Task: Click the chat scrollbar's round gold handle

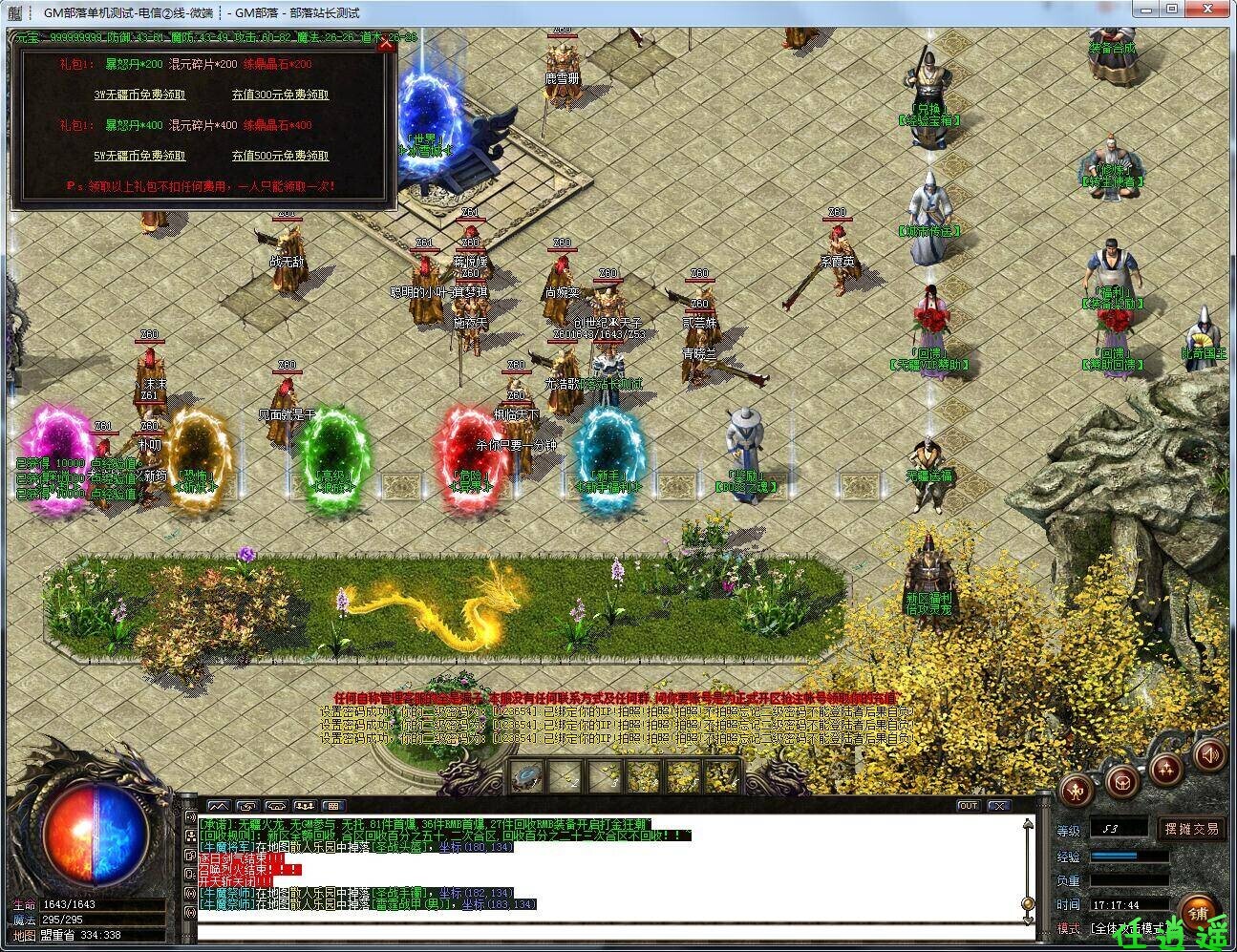Action: click(x=1028, y=903)
